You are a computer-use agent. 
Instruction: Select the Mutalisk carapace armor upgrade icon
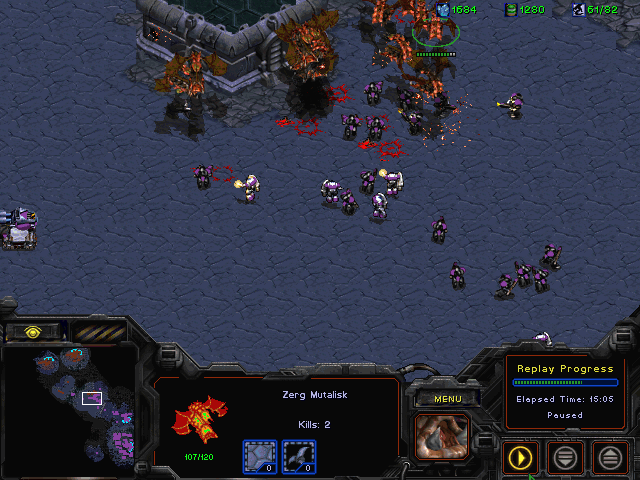point(260,457)
